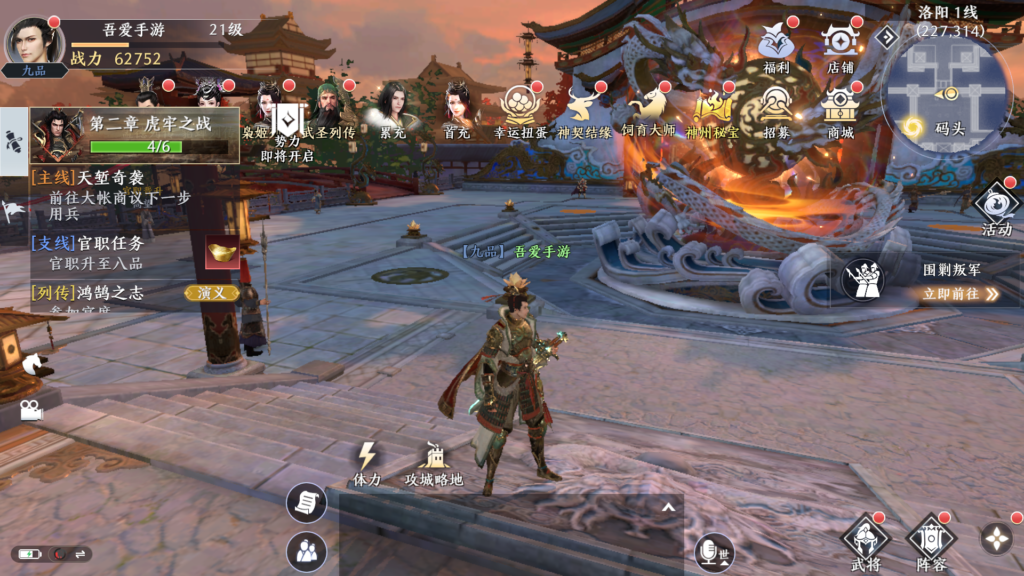Select the 攻城略地 siege icon

pos(434,463)
